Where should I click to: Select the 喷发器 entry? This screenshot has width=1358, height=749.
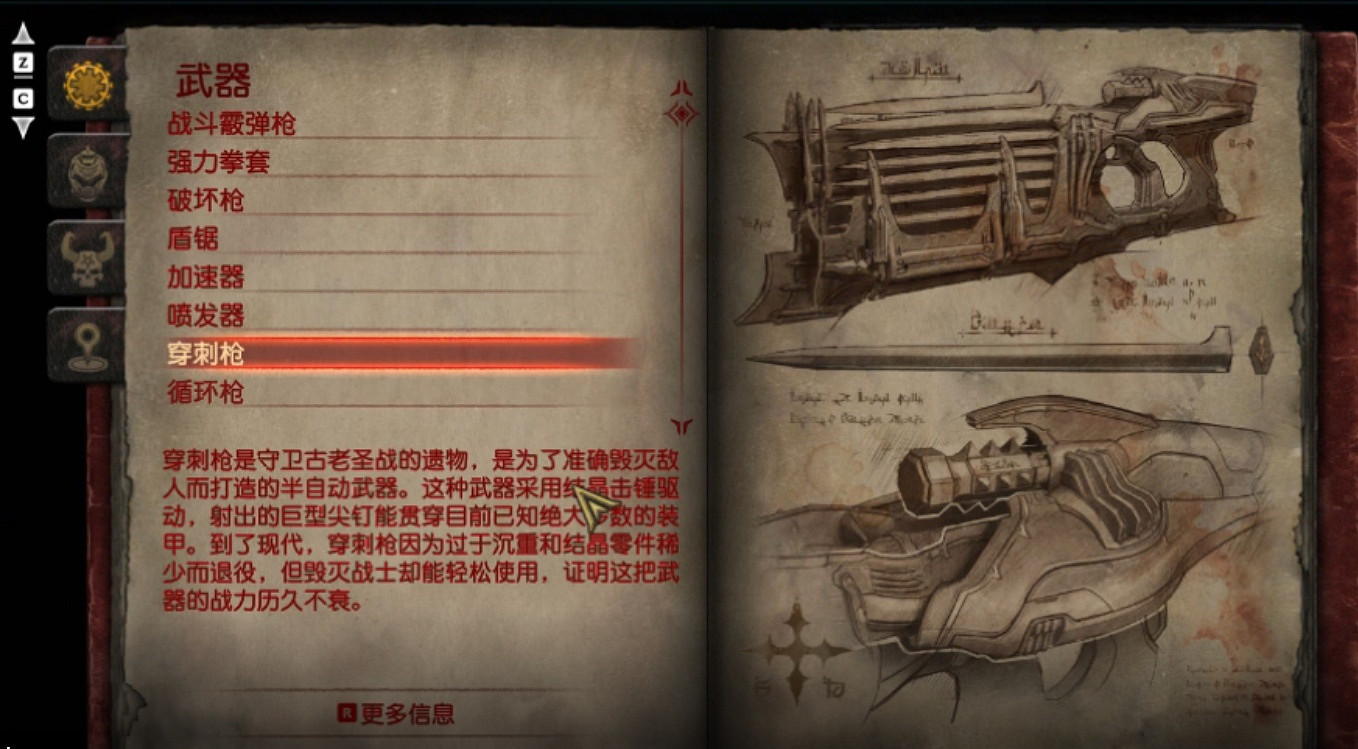click(206, 316)
